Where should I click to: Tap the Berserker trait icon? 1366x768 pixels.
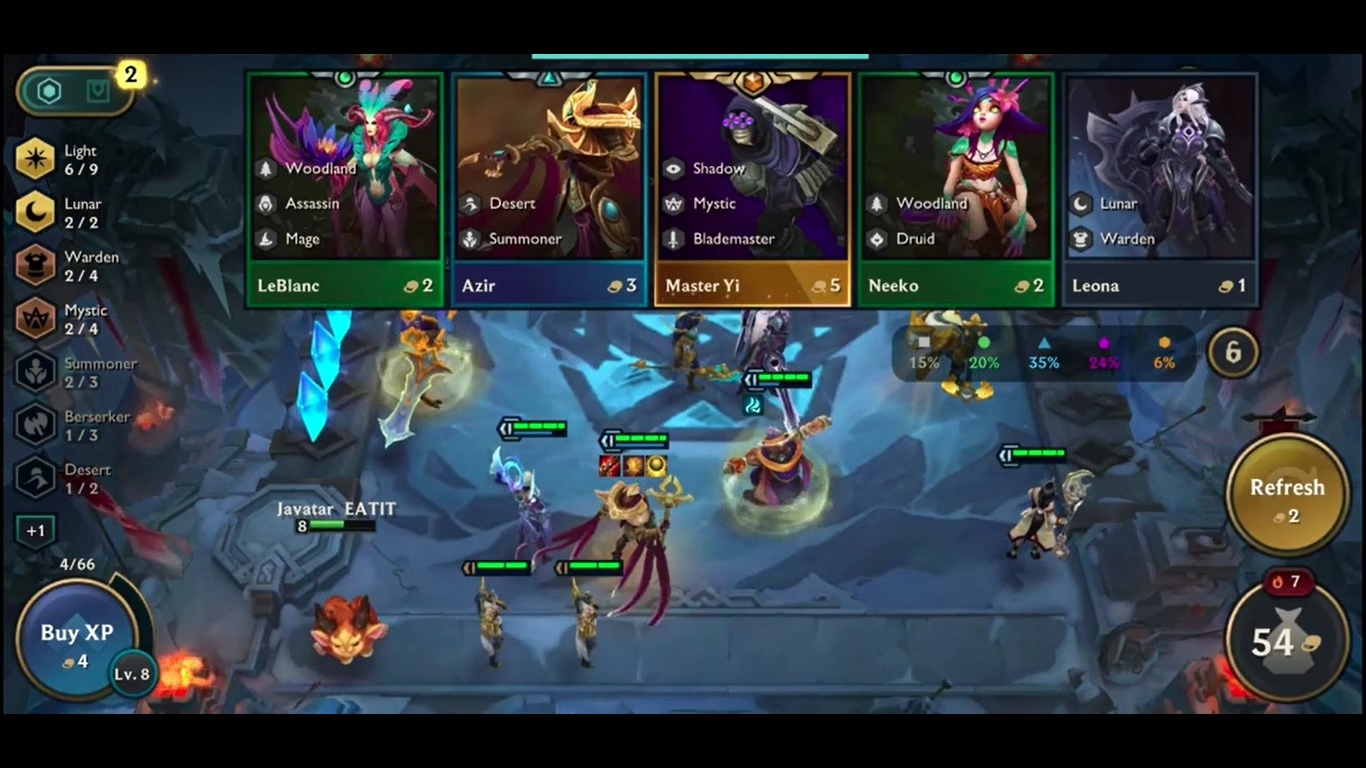(x=36, y=425)
